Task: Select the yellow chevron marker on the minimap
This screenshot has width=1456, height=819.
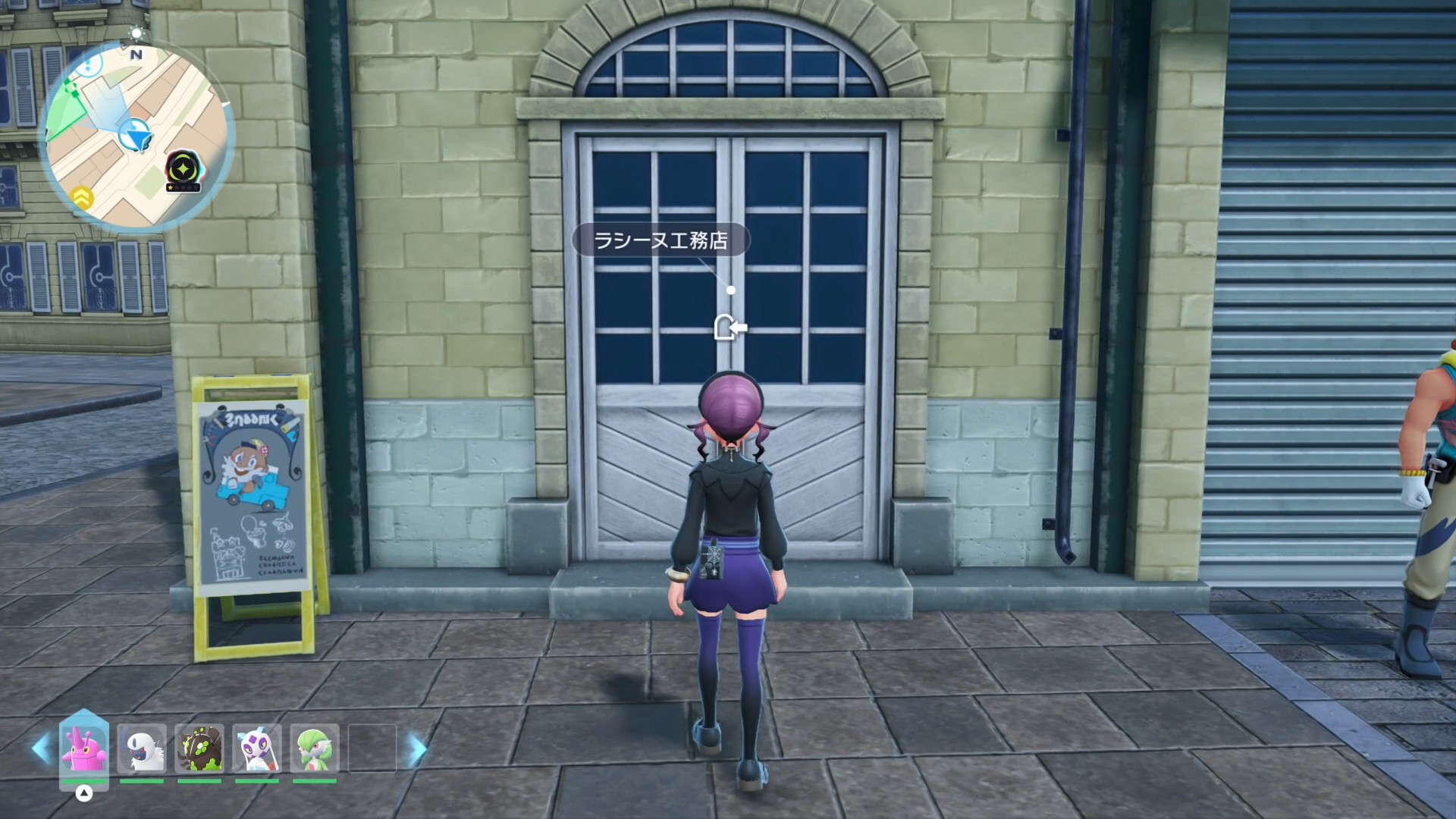Action: (82, 198)
